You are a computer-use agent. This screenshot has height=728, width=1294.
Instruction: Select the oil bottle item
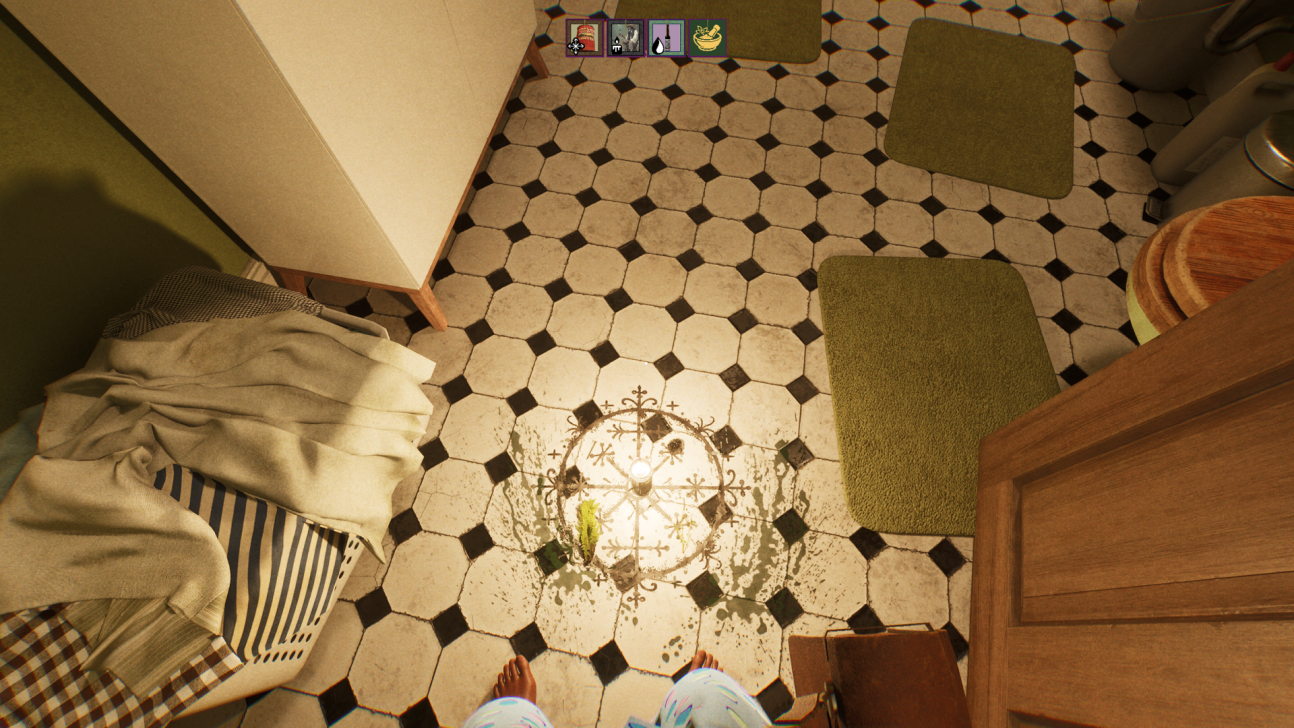coord(667,37)
